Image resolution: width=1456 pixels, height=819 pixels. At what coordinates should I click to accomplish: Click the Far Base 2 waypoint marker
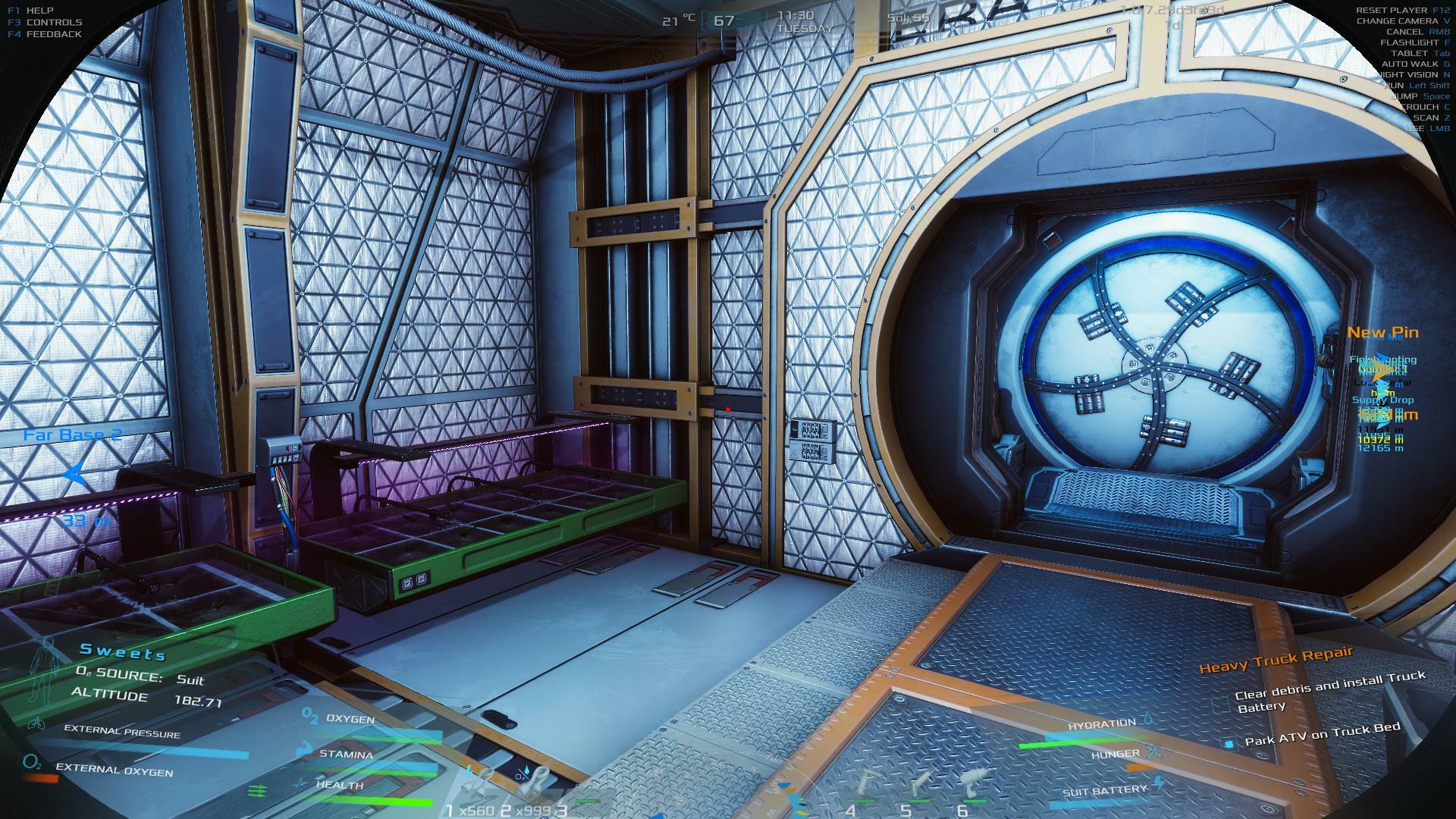73,473
